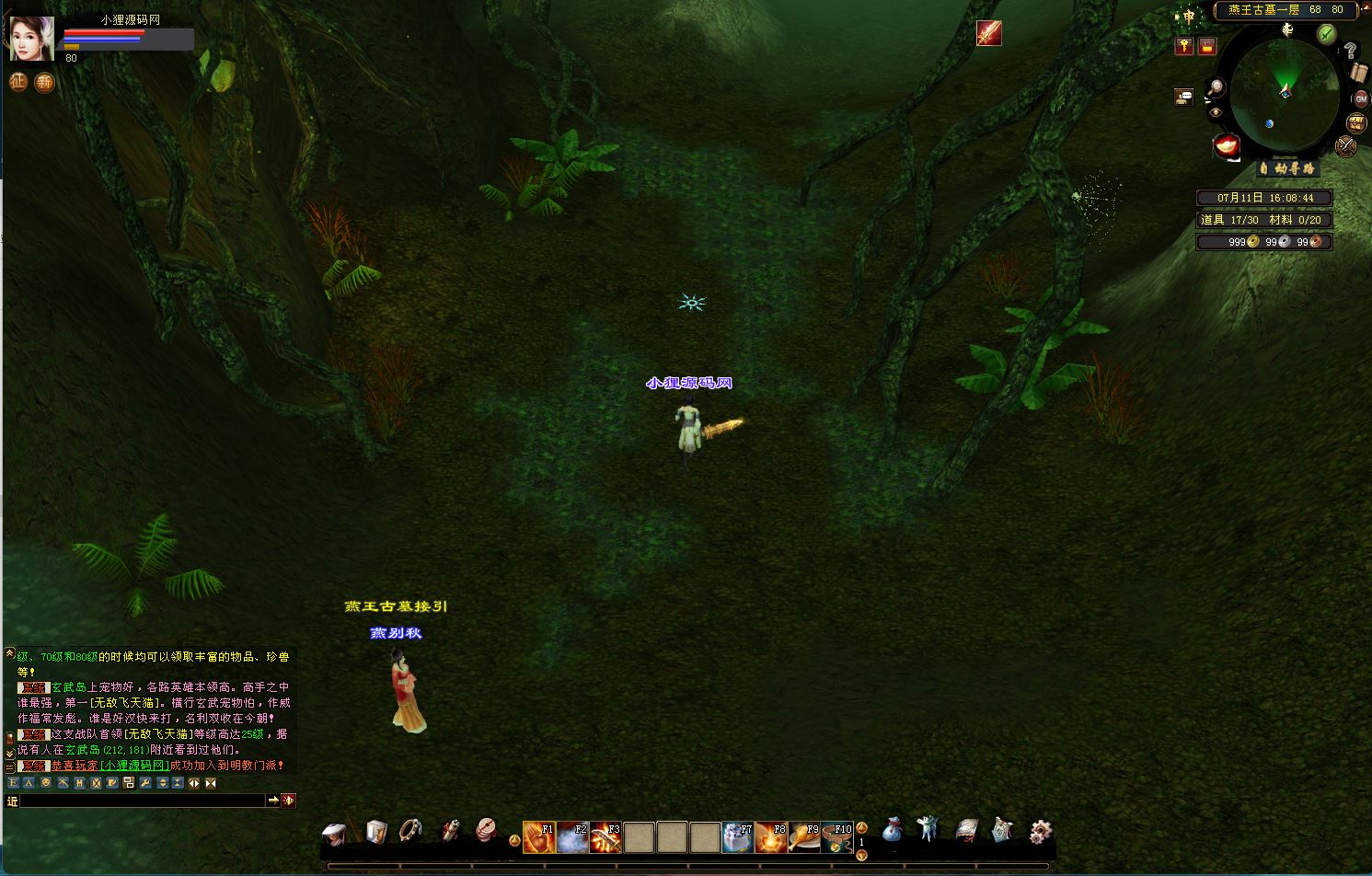Viewport: 1372px width, 876px height.
Task: Open the GM button beside the minimap
Action: [x=1360, y=98]
